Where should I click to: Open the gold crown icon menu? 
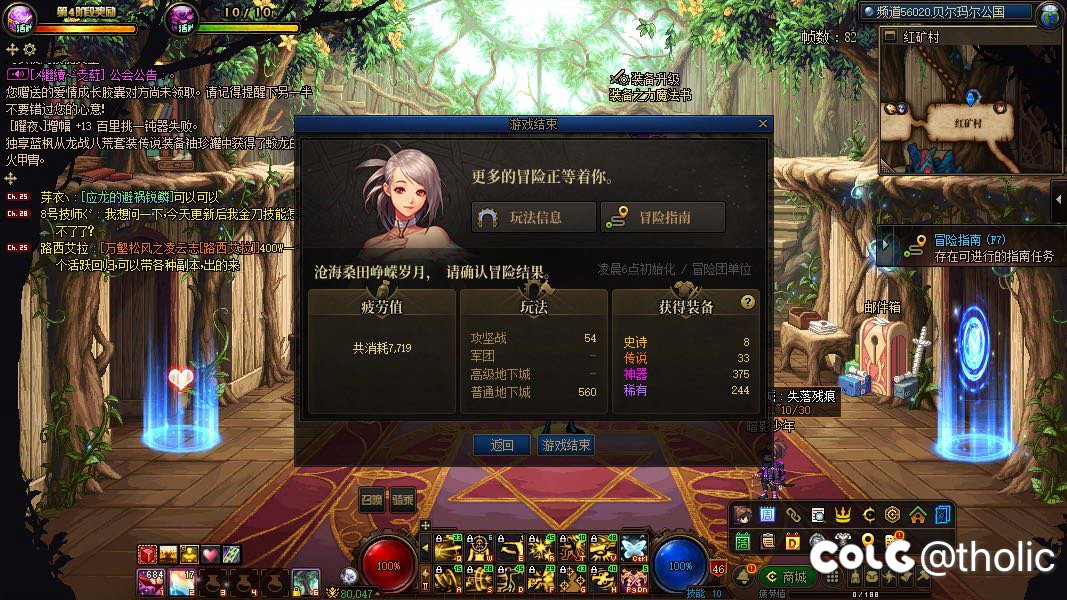pos(843,515)
